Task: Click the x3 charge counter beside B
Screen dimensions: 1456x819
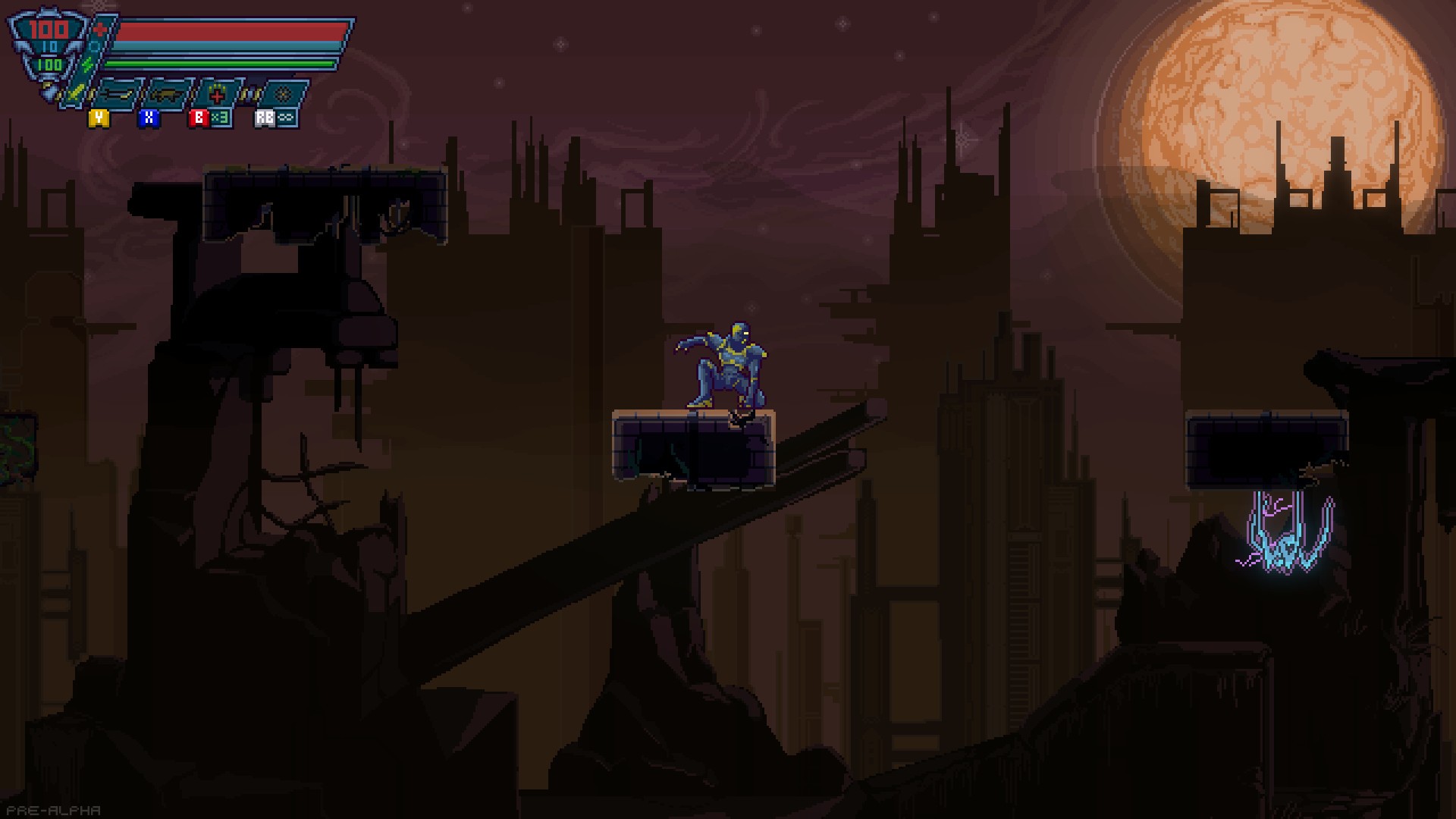Action: [220, 119]
